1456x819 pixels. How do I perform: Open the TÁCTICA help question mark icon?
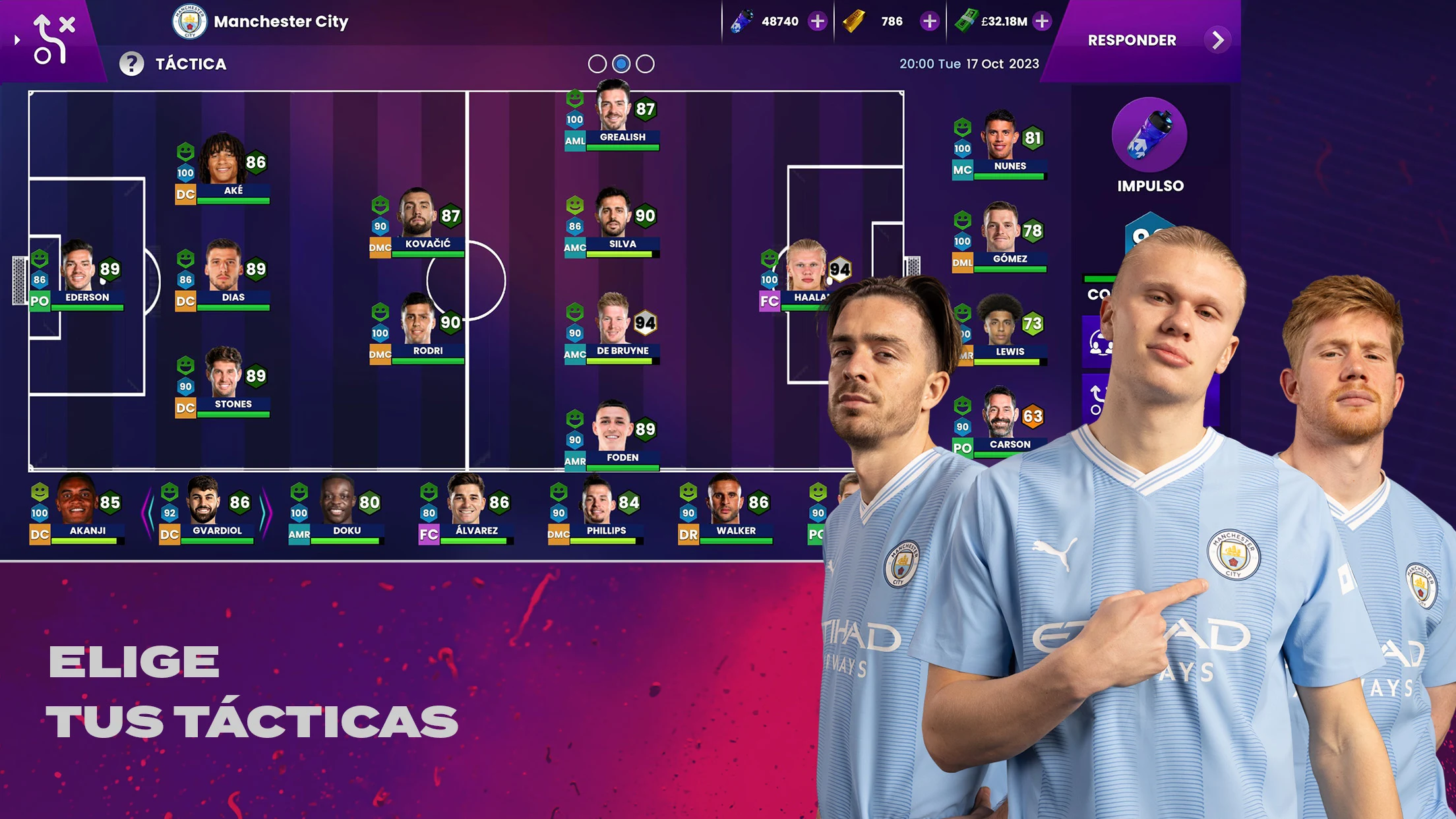[131, 63]
